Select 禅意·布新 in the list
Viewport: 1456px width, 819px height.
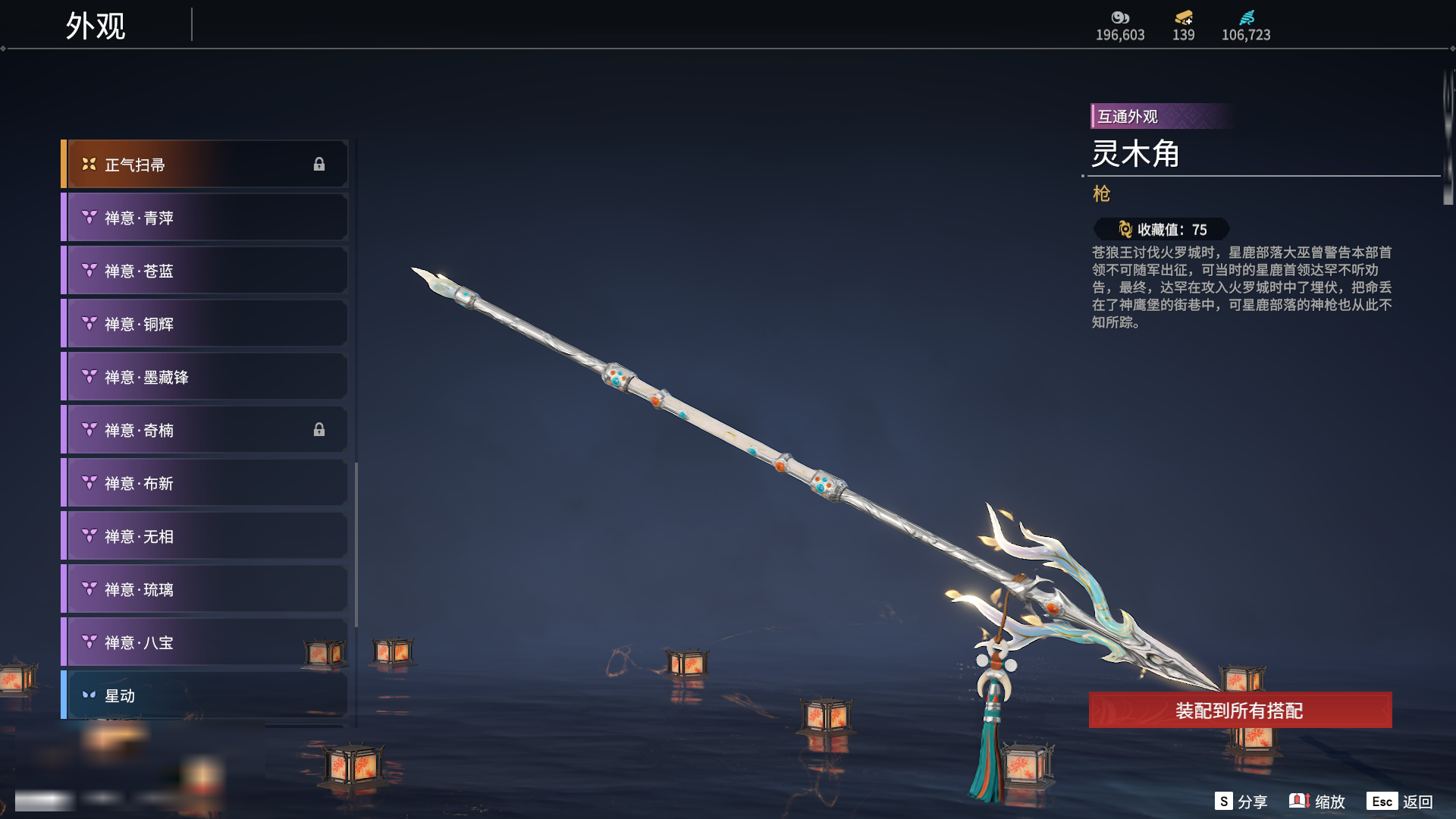pyautogui.click(x=205, y=483)
